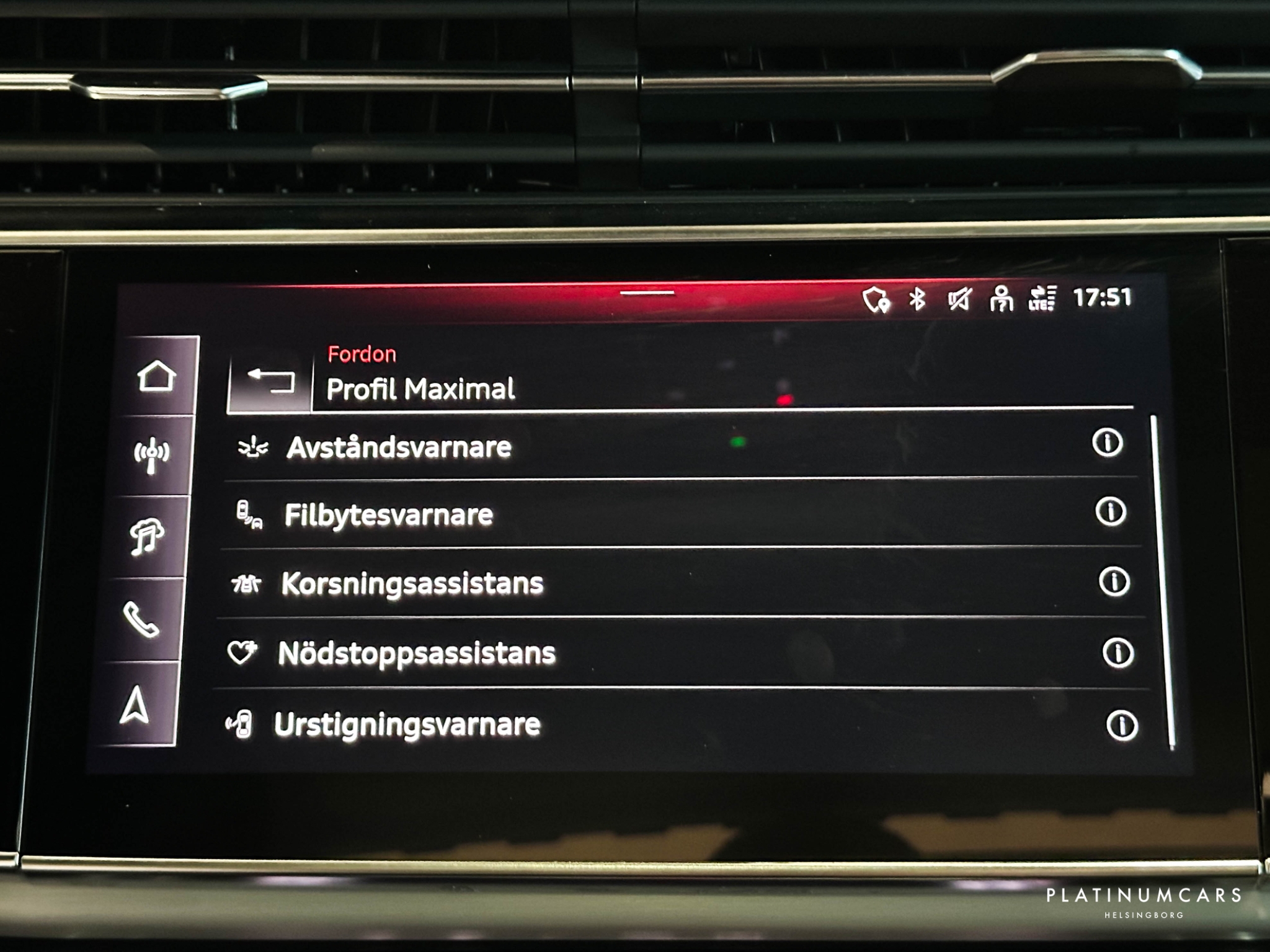The image size is (1270, 952).
Task: Select the Avståndsvarnare entry
Action: click(x=399, y=447)
